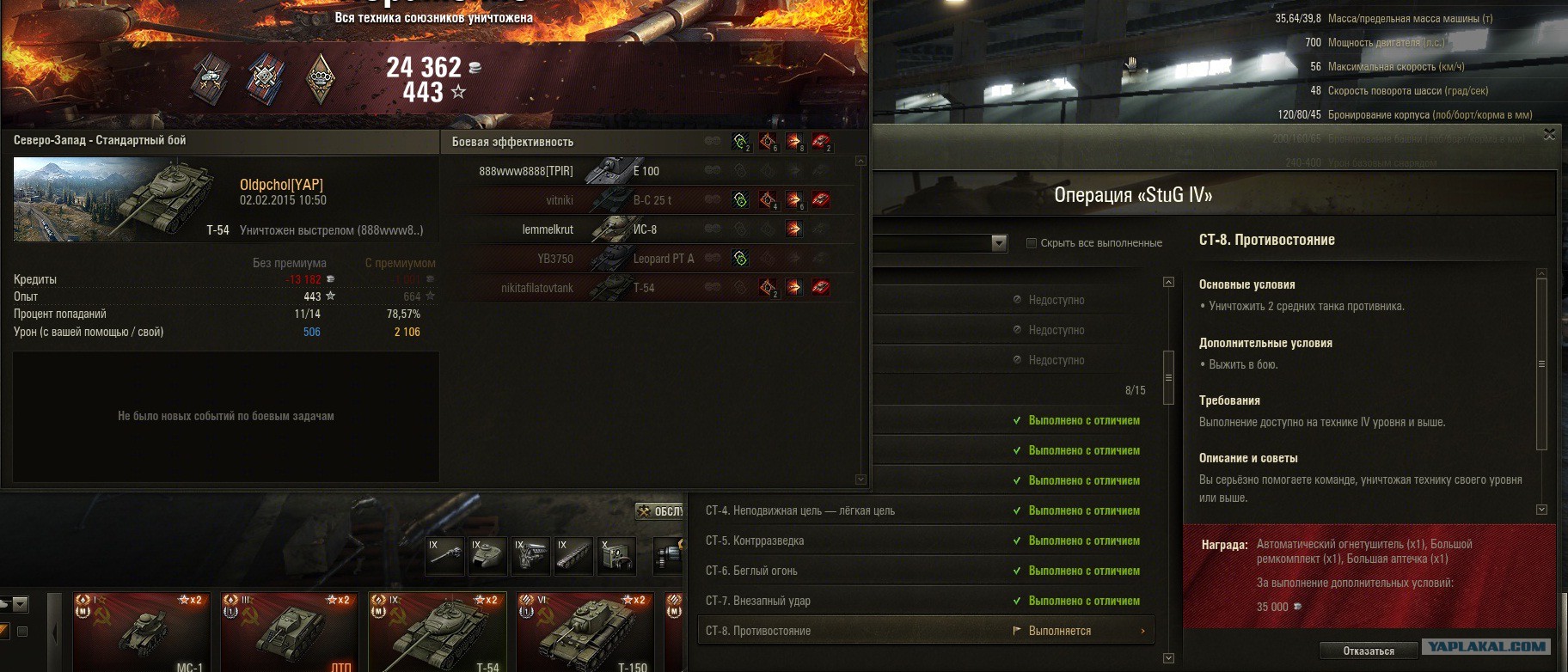Select the МС-1 tank in carousel
The height and width of the screenshot is (672, 1568).
pyautogui.click(x=141, y=632)
